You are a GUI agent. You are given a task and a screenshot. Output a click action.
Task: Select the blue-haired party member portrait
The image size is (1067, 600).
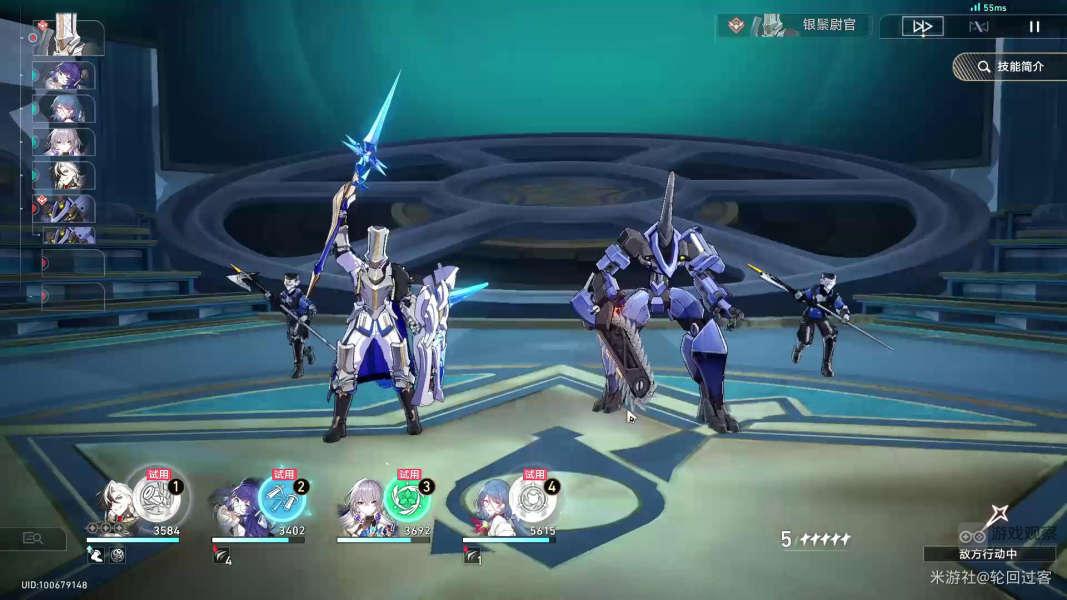[x=487, y=507]
